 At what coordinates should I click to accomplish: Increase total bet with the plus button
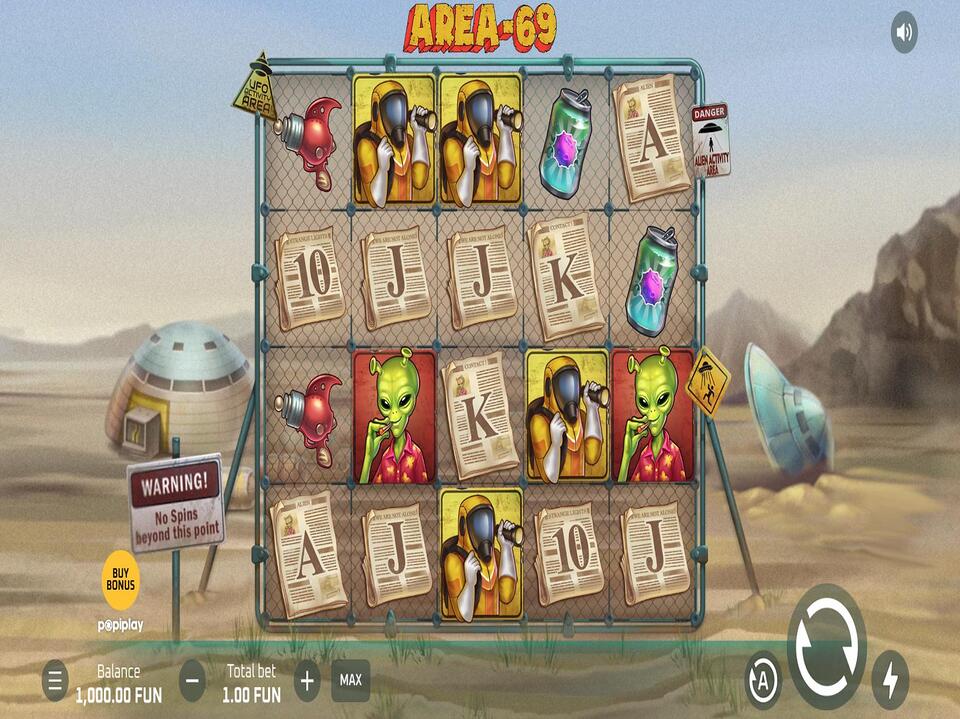[x=307, y=681]
